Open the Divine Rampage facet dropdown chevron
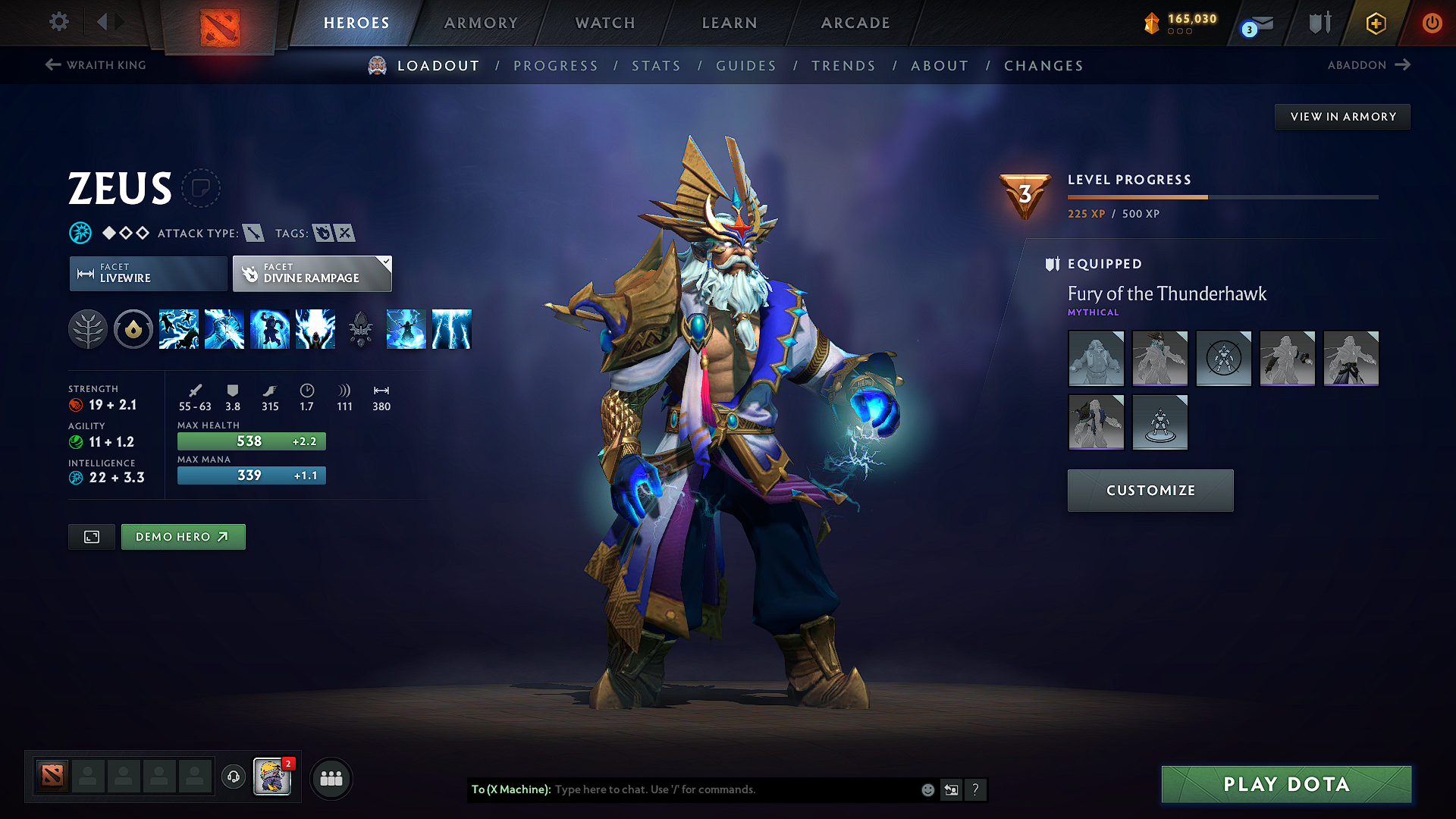Viewport: 1456px width, 819px height. [386, 262]
